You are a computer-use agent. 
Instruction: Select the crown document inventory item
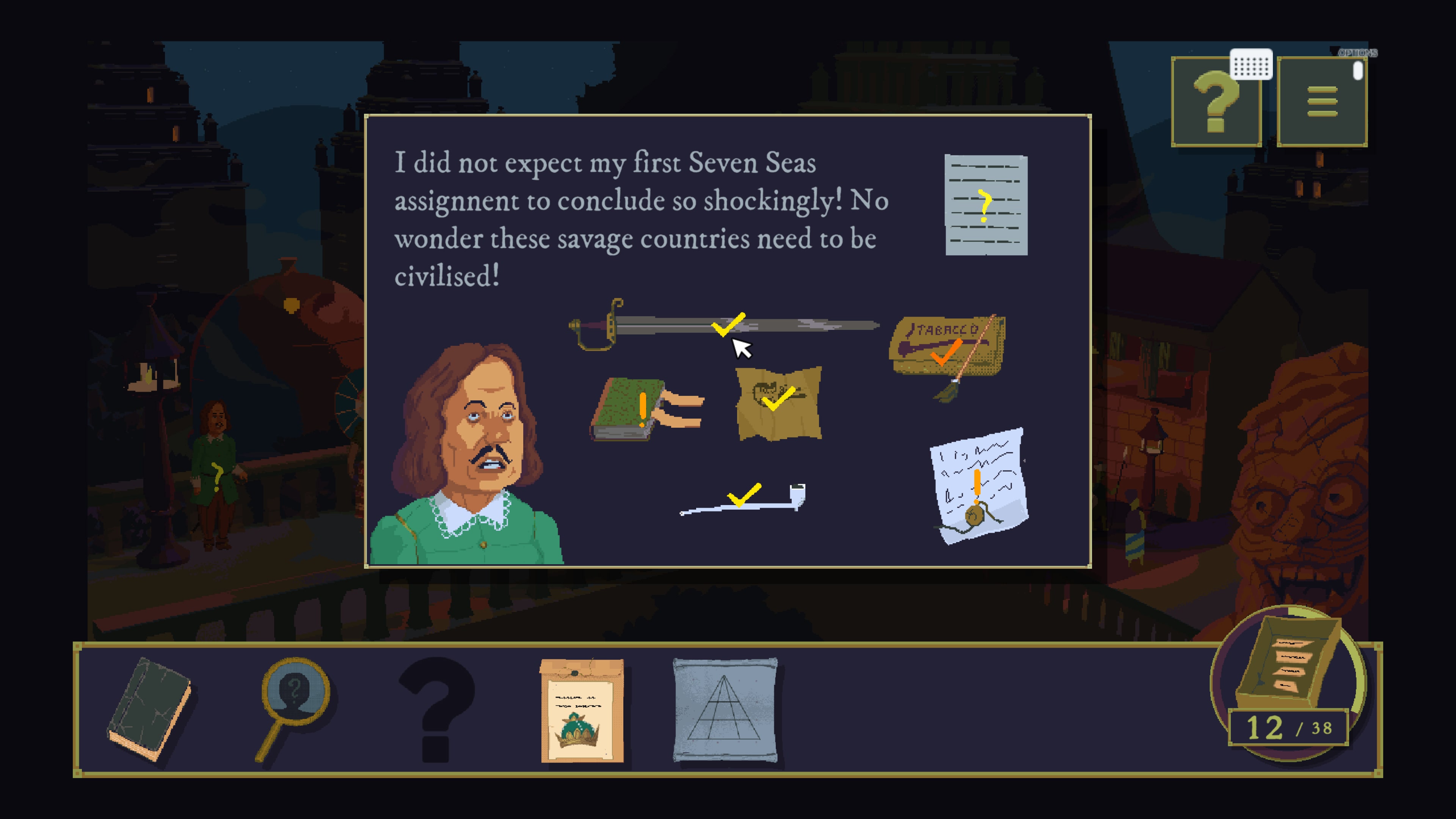(582, 710)
